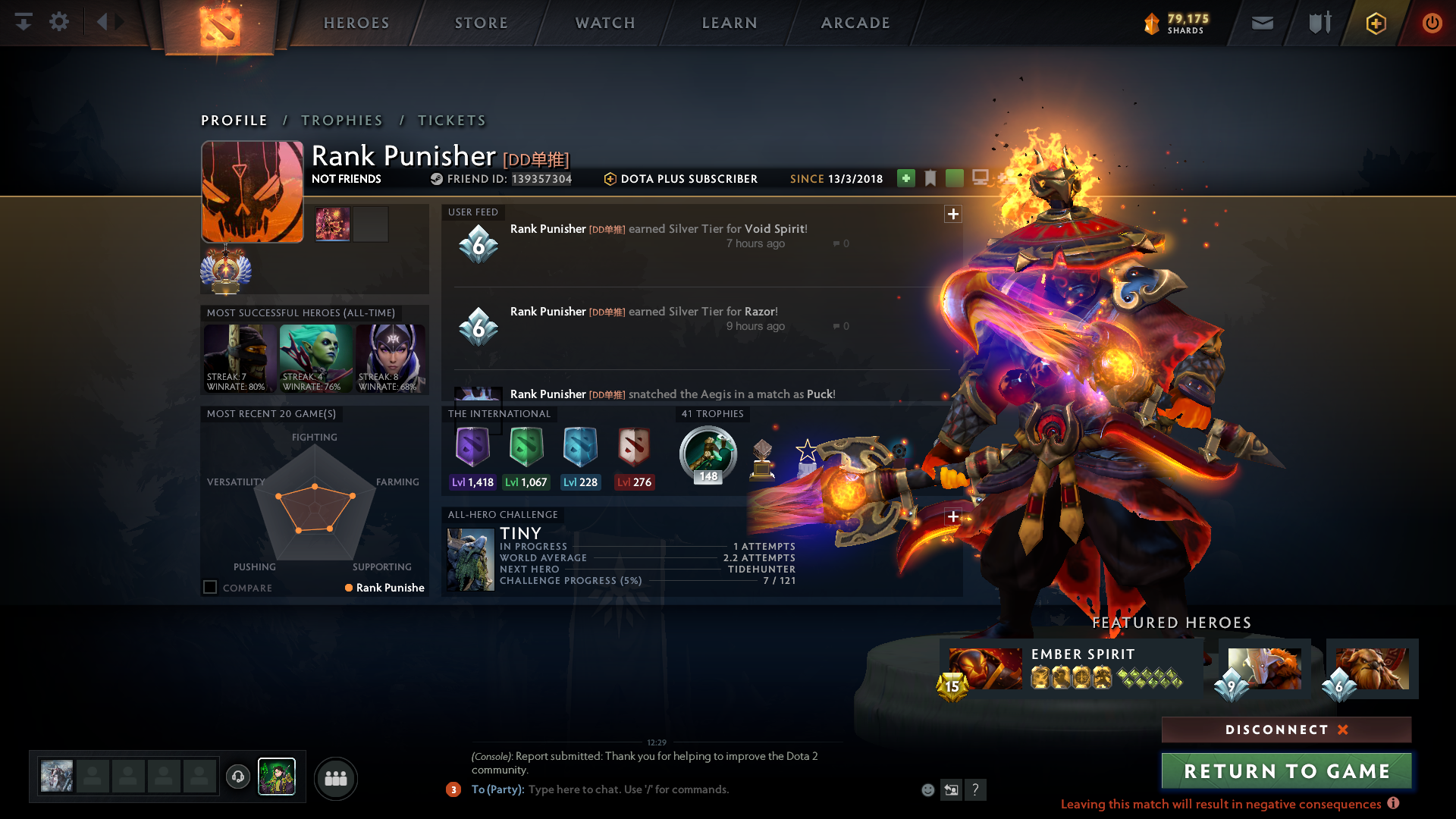Viewport: 1456px width, 819px height.
Task: Go to the Store page
Action: coord(482,23)
